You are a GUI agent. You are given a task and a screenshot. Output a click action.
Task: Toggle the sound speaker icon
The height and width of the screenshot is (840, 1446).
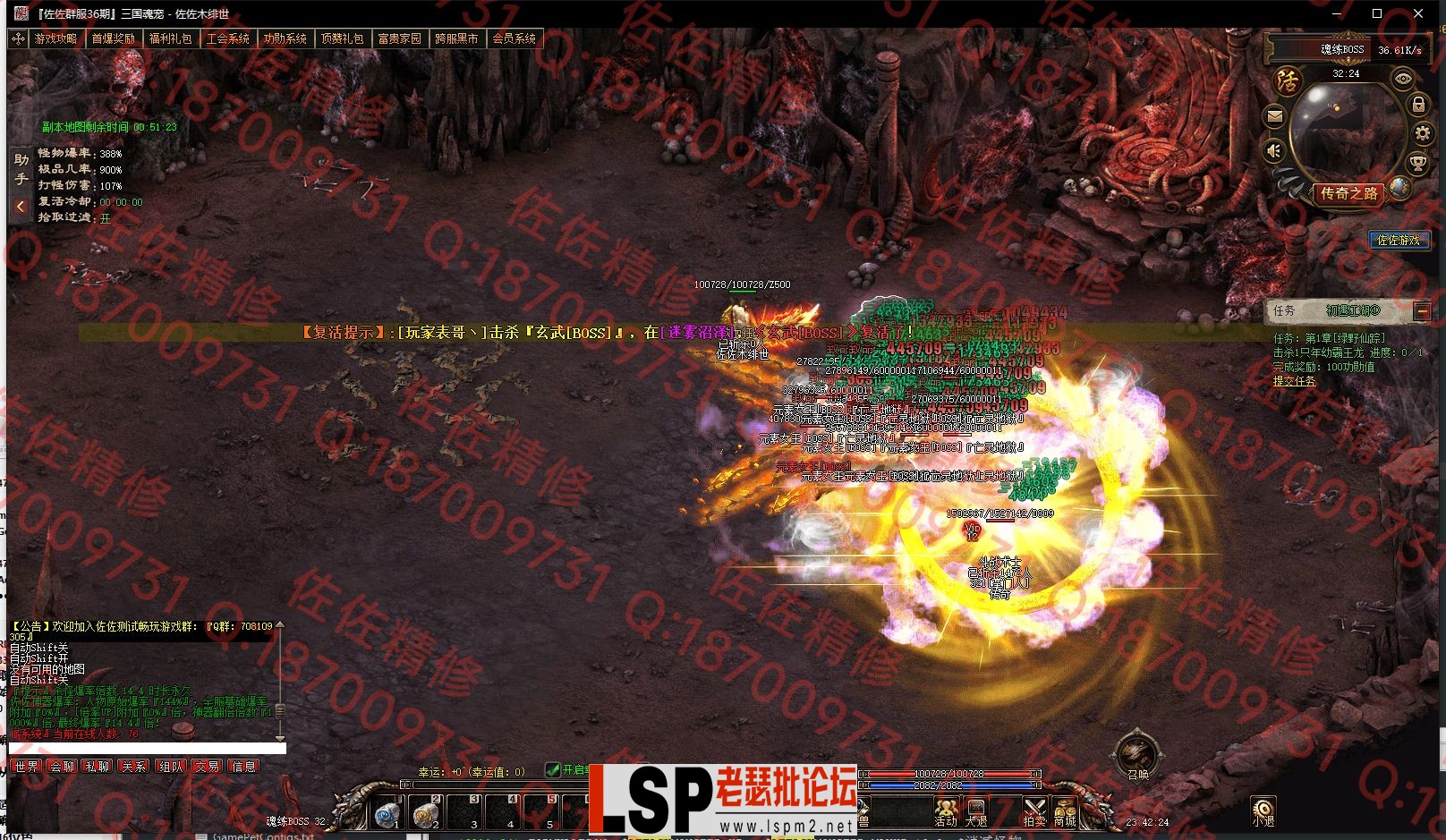pos(1275,151)
